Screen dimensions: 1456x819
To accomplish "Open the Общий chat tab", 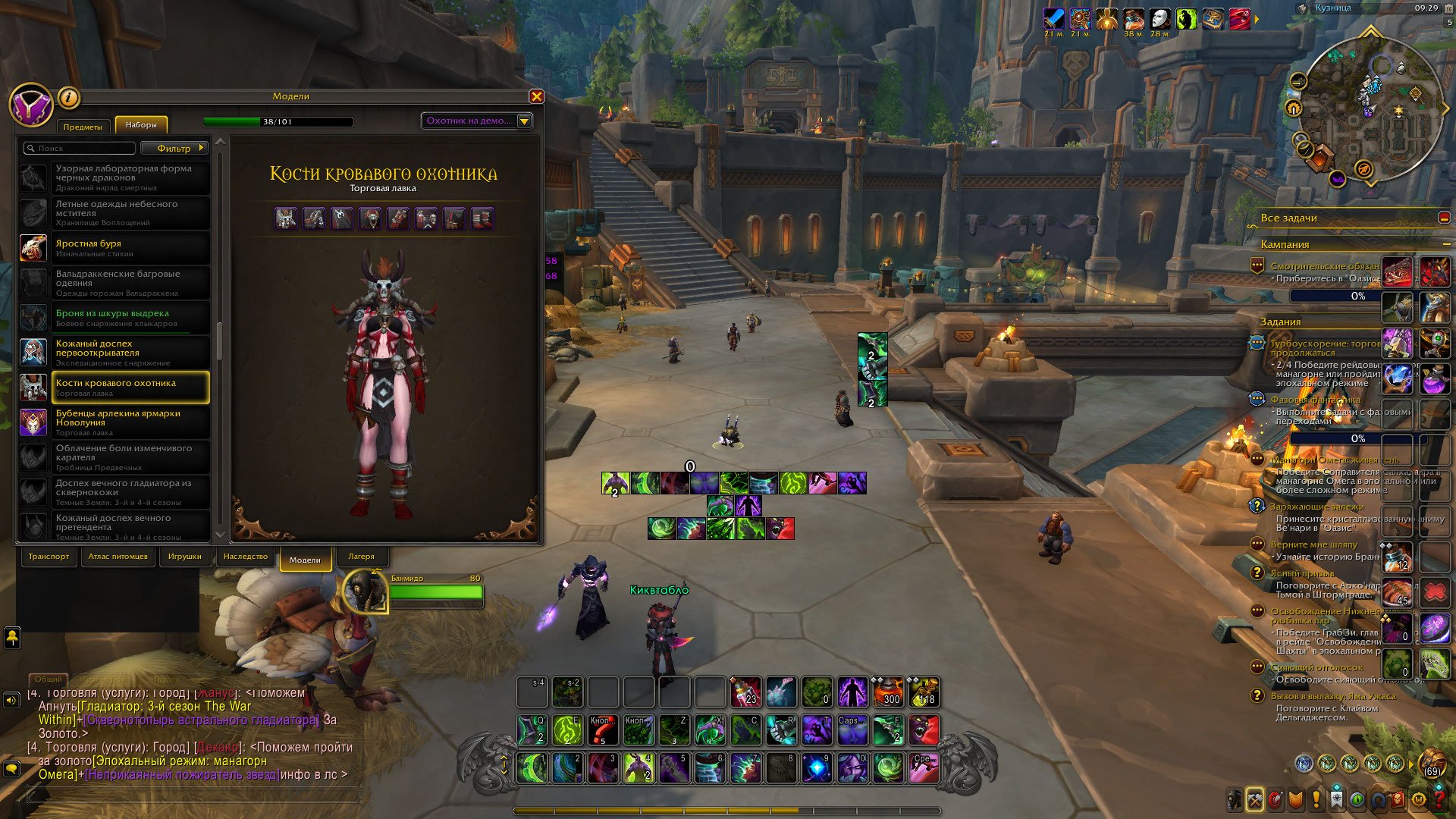I will (x=48, y=679).
